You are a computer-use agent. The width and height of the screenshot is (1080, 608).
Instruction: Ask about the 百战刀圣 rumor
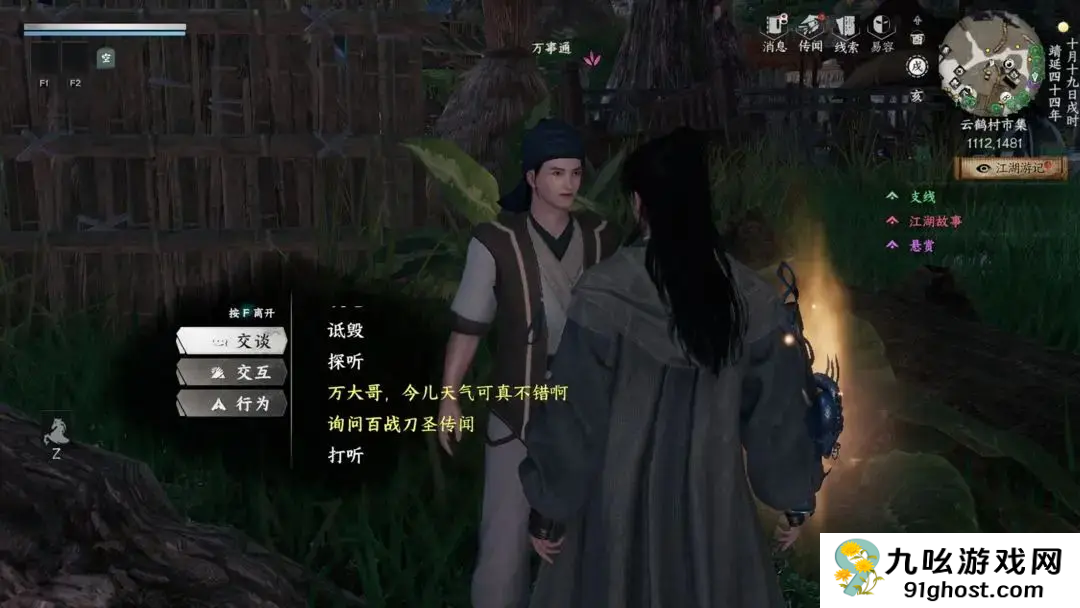tap(400, 424)
